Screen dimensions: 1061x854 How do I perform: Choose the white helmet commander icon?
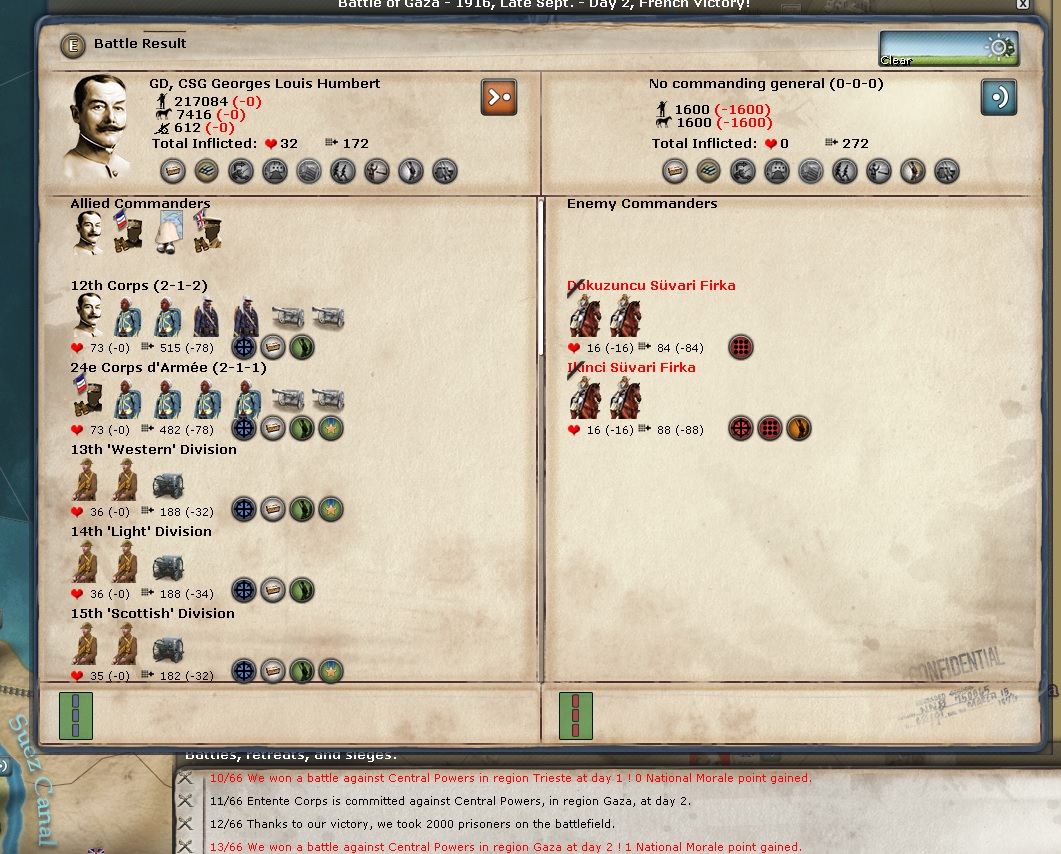(168, 232)
